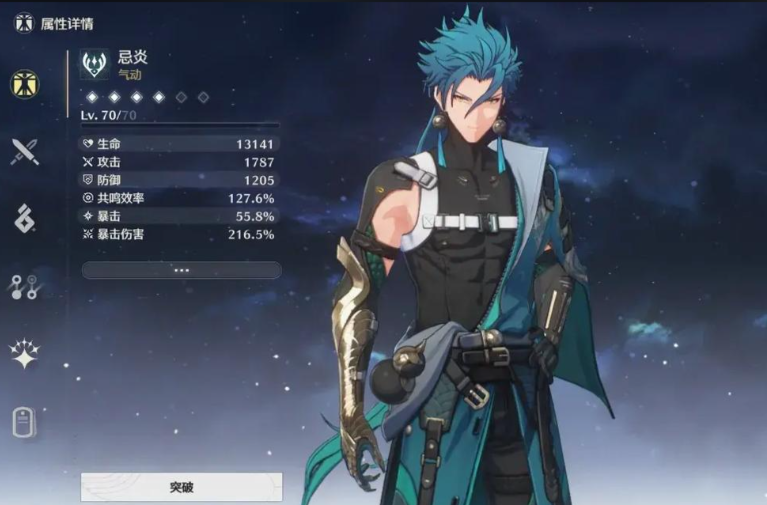The width and height of the screenshot is (767, 505).
Task: Click the 属性详情 header icon
Action: 24,22
